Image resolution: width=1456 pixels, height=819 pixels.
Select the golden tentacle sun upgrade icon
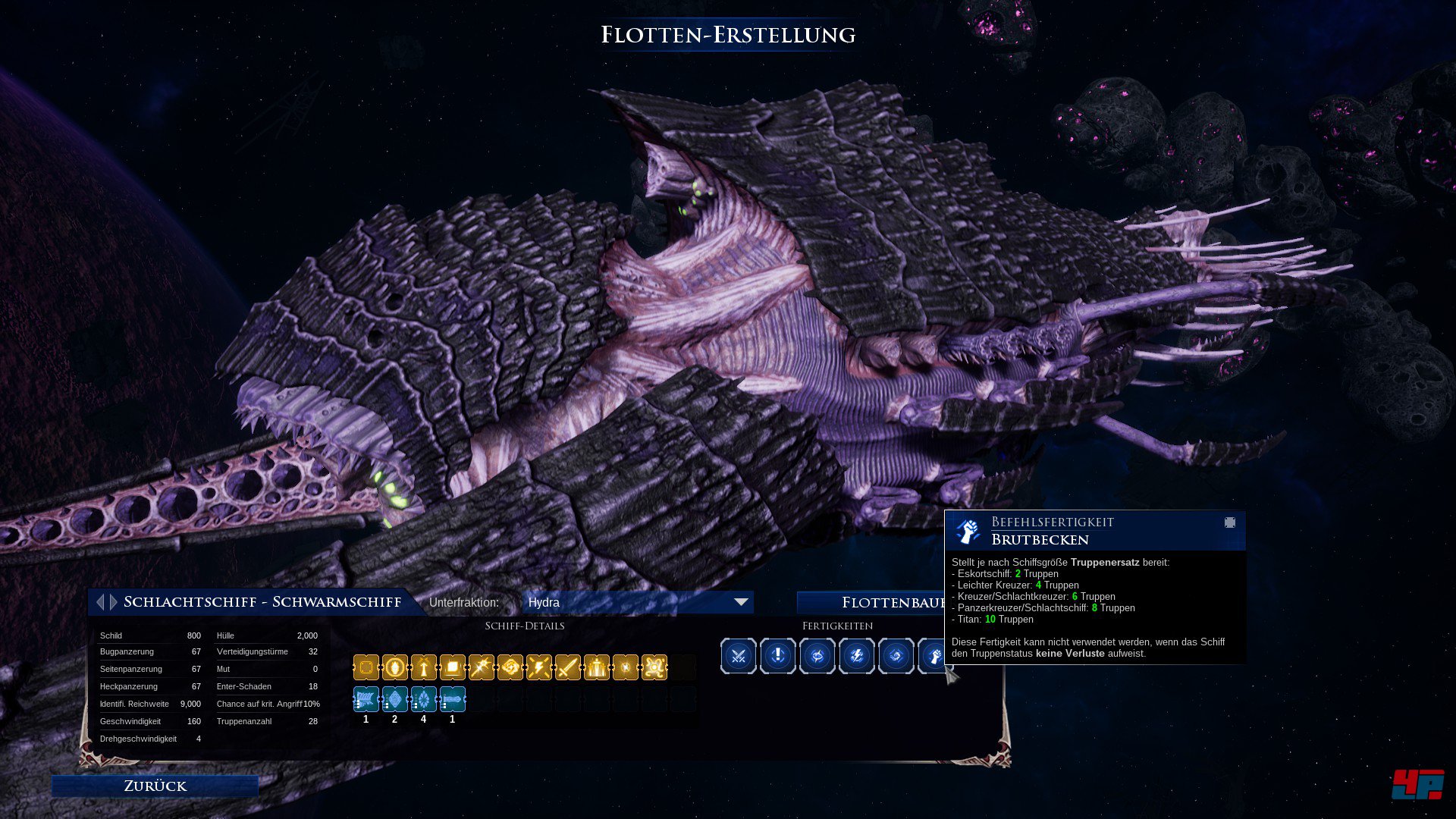(x=654, y=667)
